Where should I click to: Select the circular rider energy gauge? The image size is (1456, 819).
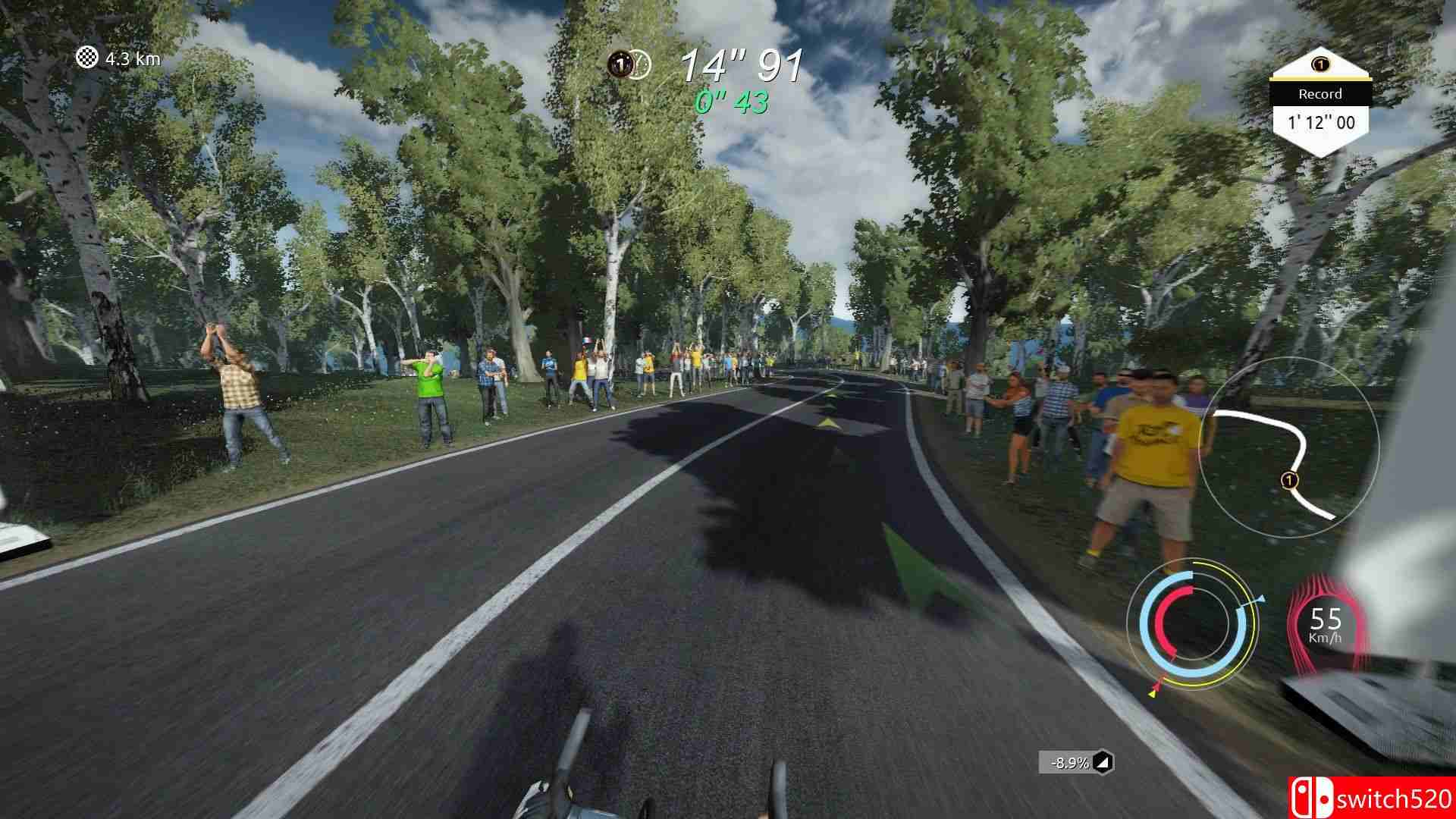point(1191,623)
